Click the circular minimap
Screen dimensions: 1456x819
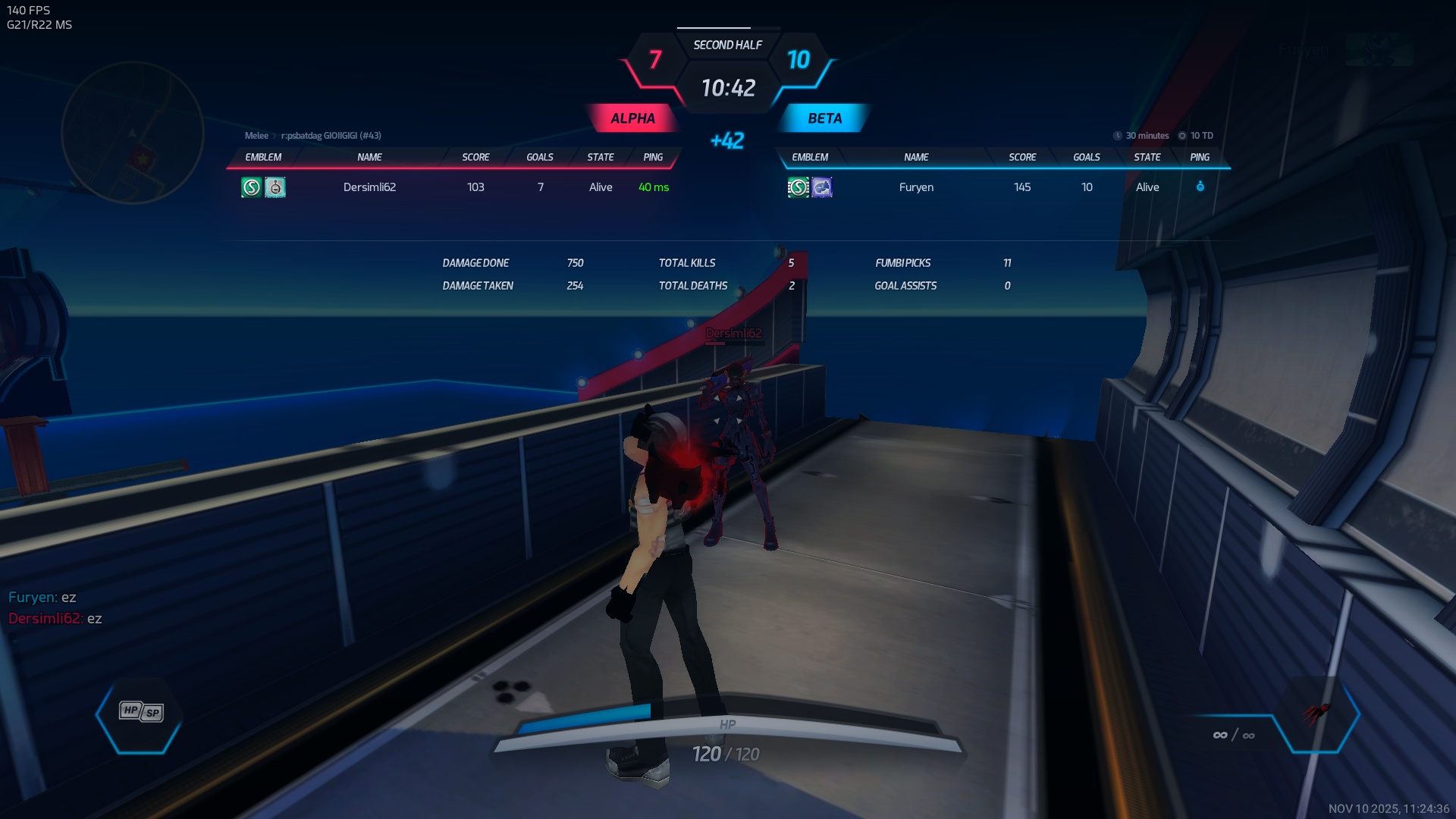point(133,133)
